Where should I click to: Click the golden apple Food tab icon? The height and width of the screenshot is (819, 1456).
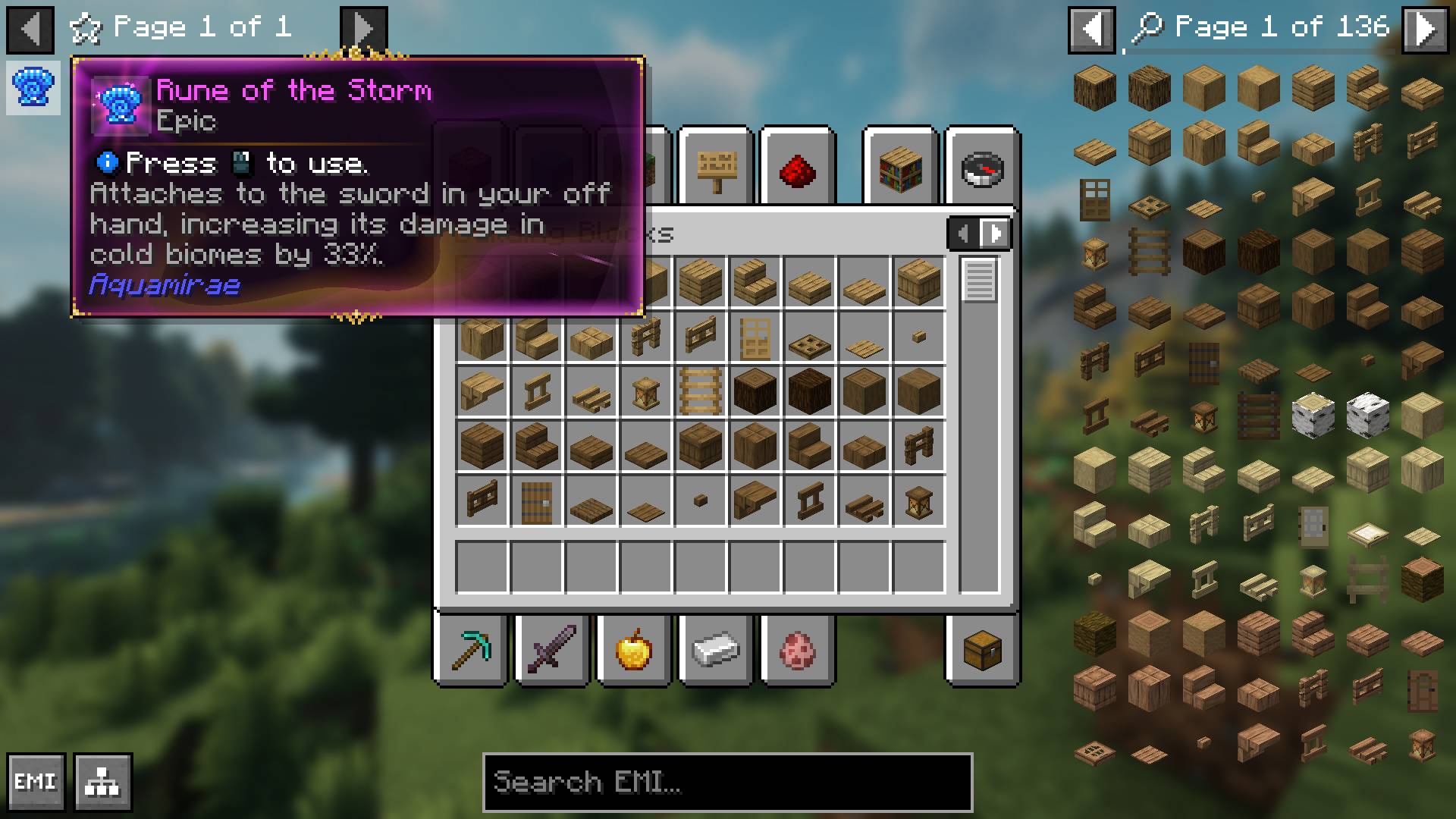point(633,651)
